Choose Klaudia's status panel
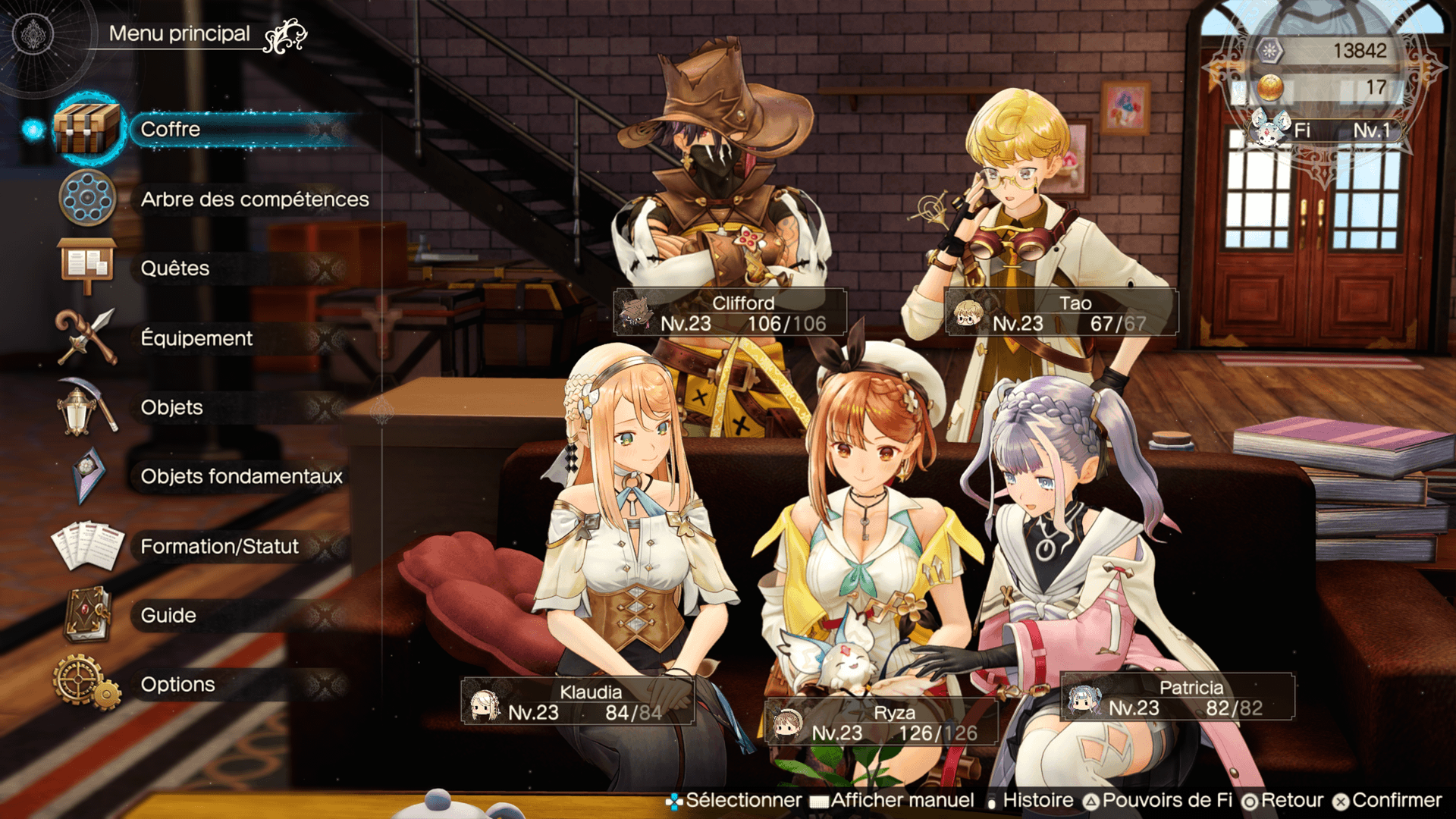1456x819 pixels. coord(577,701)
